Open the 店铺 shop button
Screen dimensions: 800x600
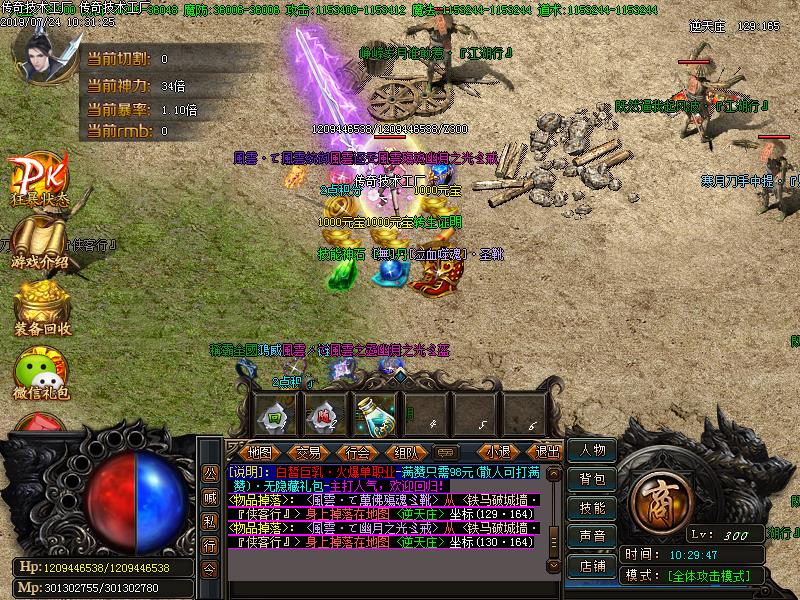point(592,565)
